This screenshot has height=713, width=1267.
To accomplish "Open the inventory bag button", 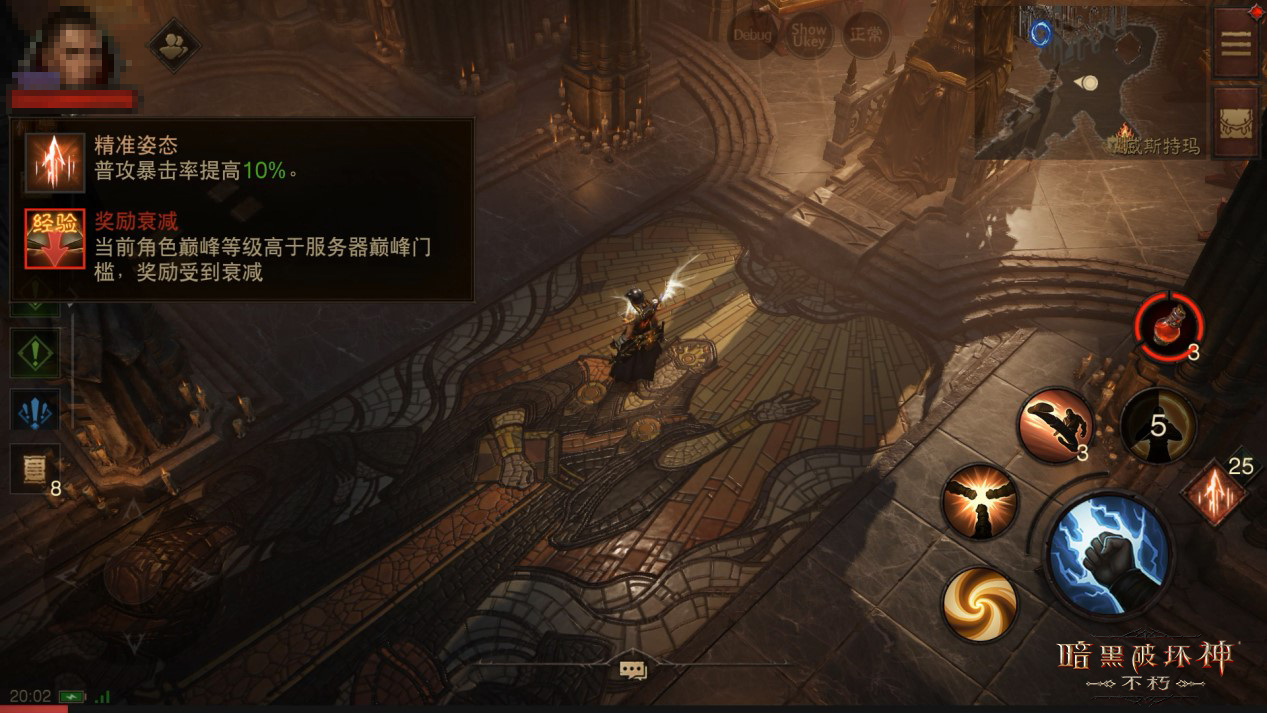I will pyautogui.click(x=1236, y=121).
